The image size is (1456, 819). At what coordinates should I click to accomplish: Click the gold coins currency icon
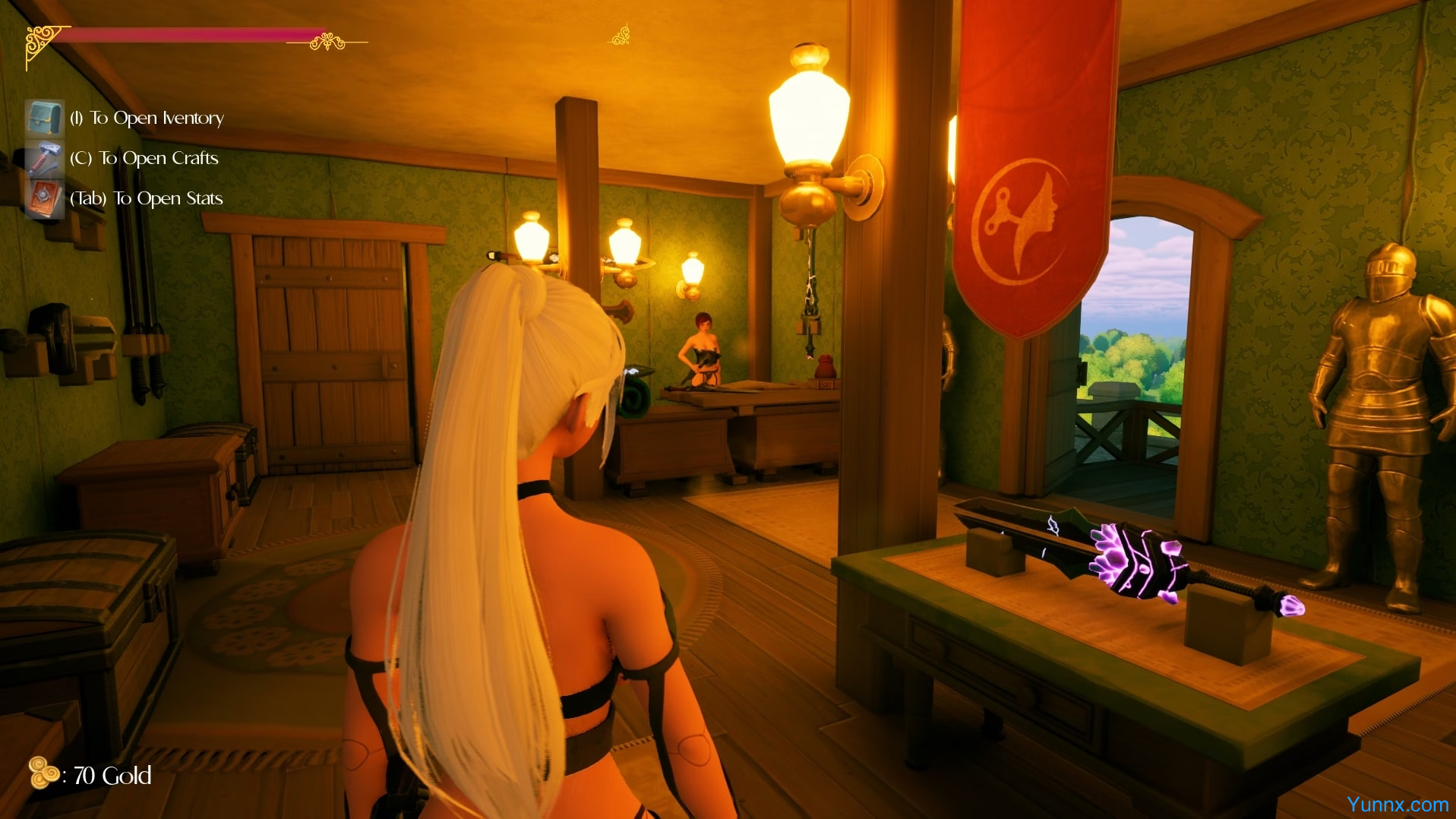click(44, 773)
